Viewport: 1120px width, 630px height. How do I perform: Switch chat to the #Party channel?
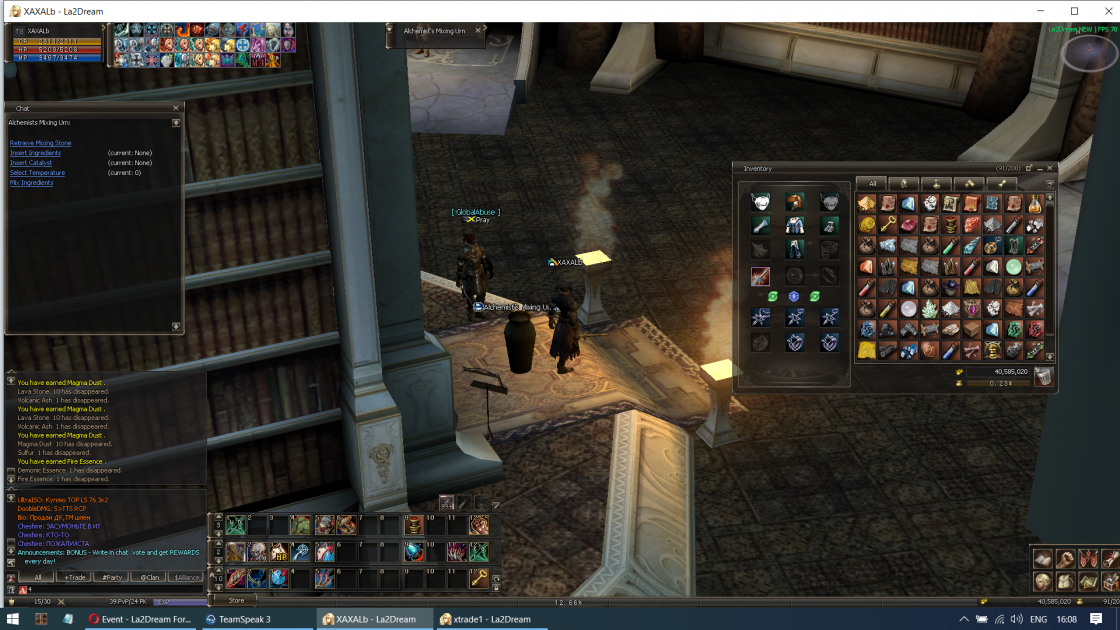(112, 577)
